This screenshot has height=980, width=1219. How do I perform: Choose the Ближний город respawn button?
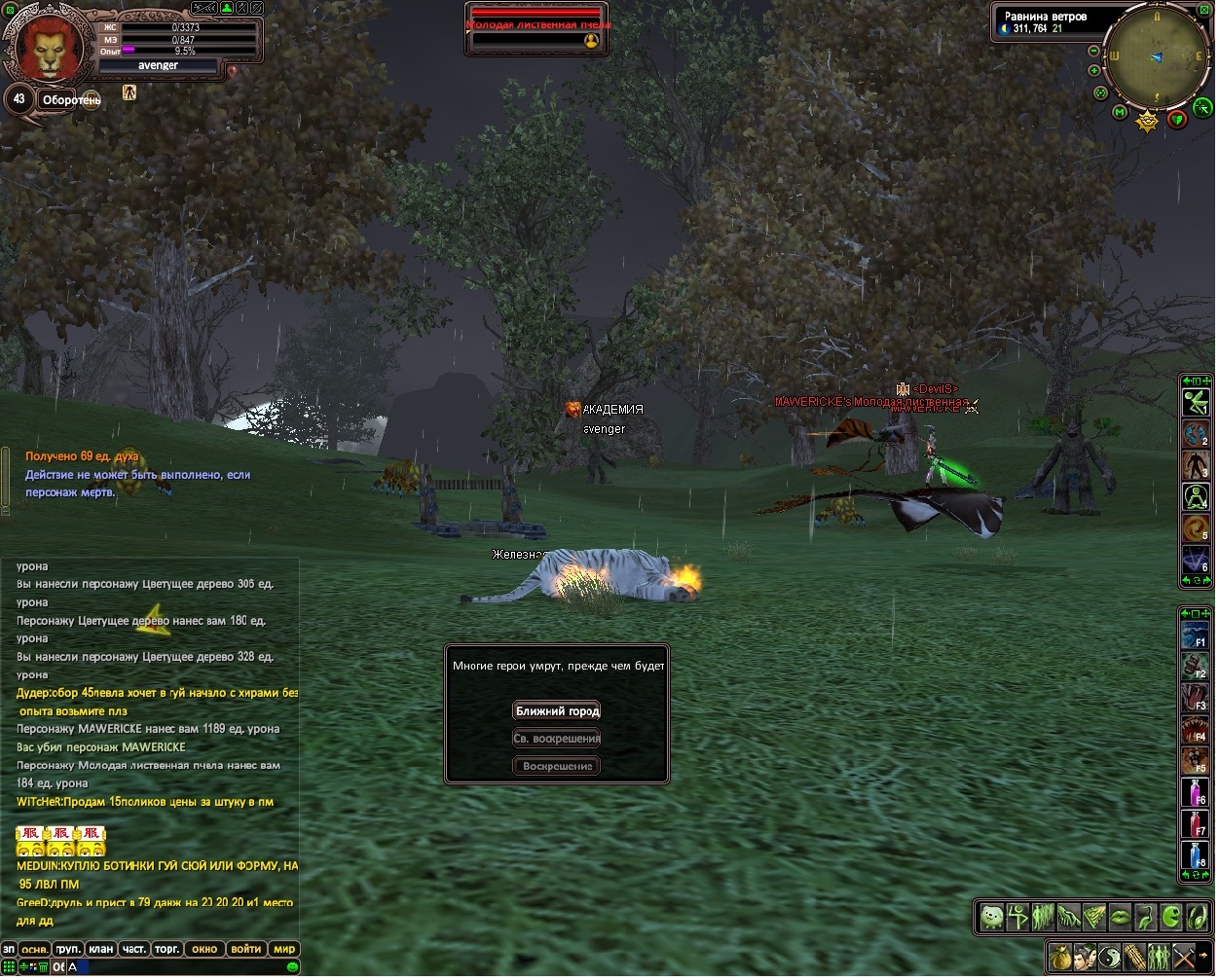(558, 711)
